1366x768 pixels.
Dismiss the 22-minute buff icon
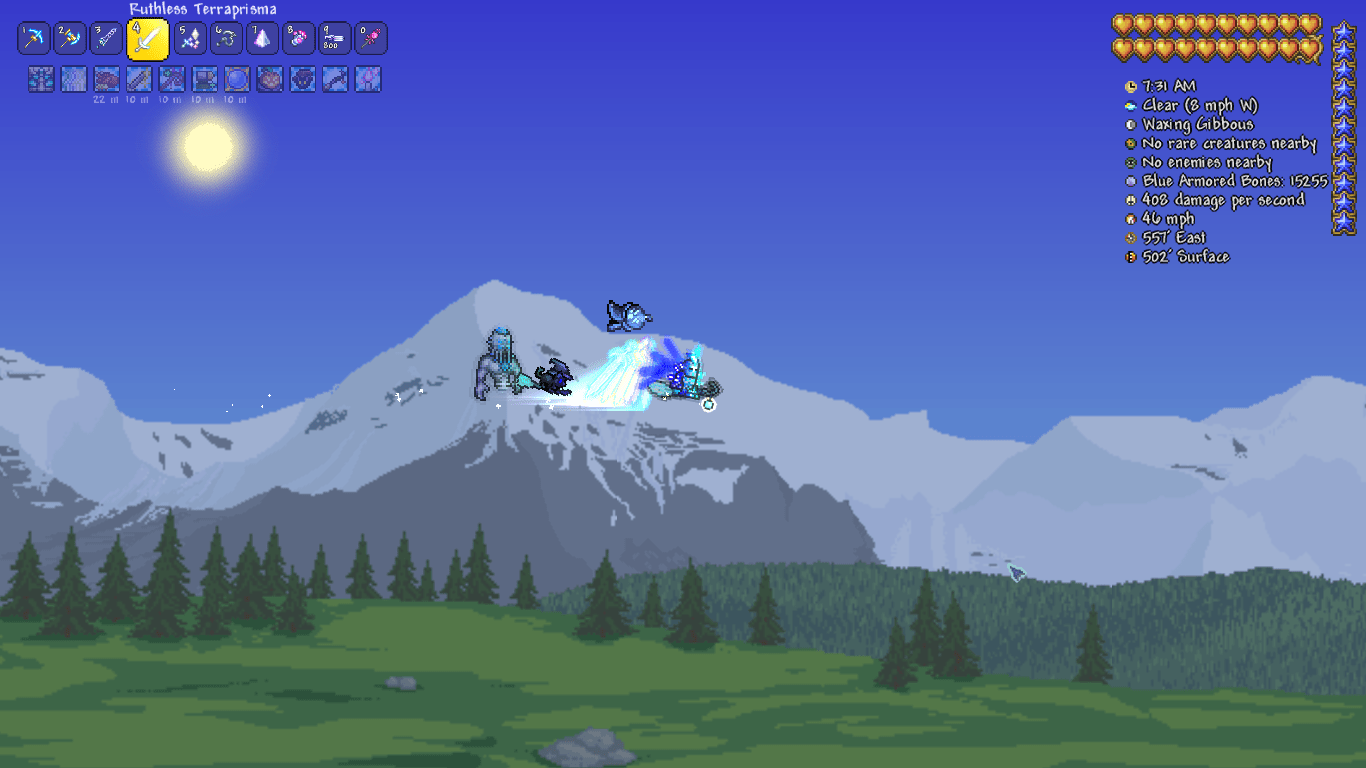pos(106,79)
